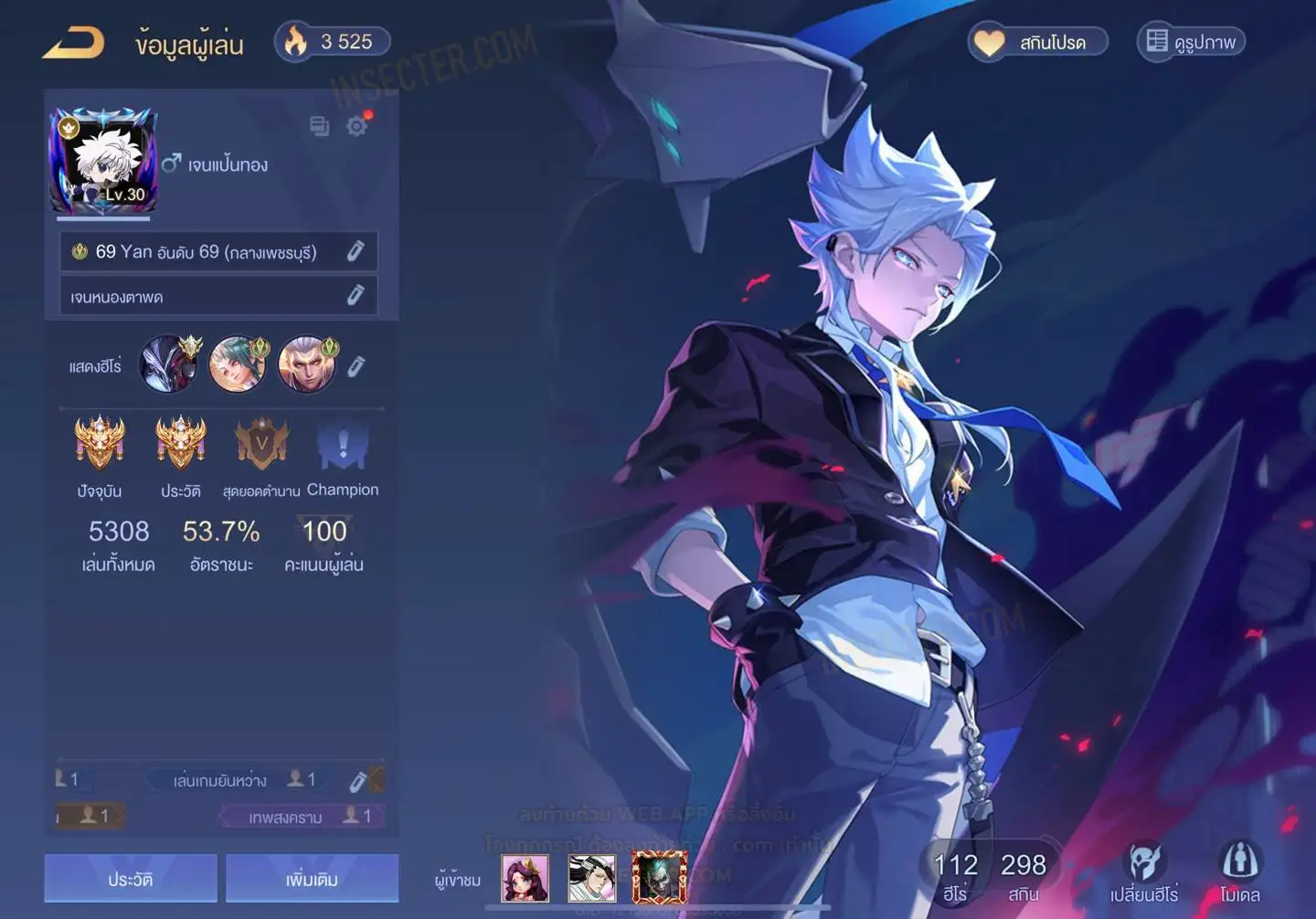Open the favorite skin (สกินโปรด) button
Image resolution: width=1316 pixels, height=919 pixels.
point(1038,42)
